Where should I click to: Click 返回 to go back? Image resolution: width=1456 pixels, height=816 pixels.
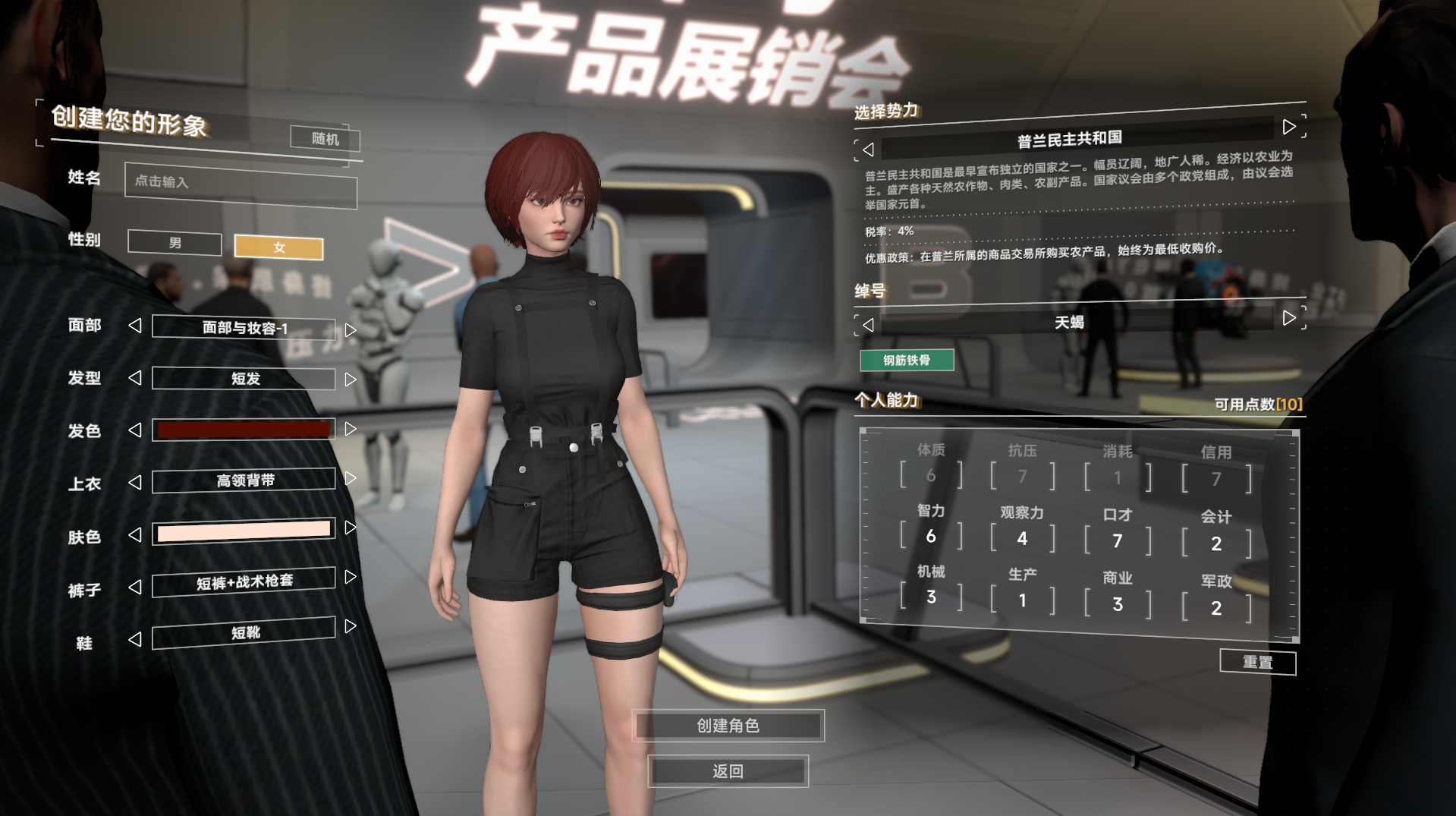click(x=727, y=771)
